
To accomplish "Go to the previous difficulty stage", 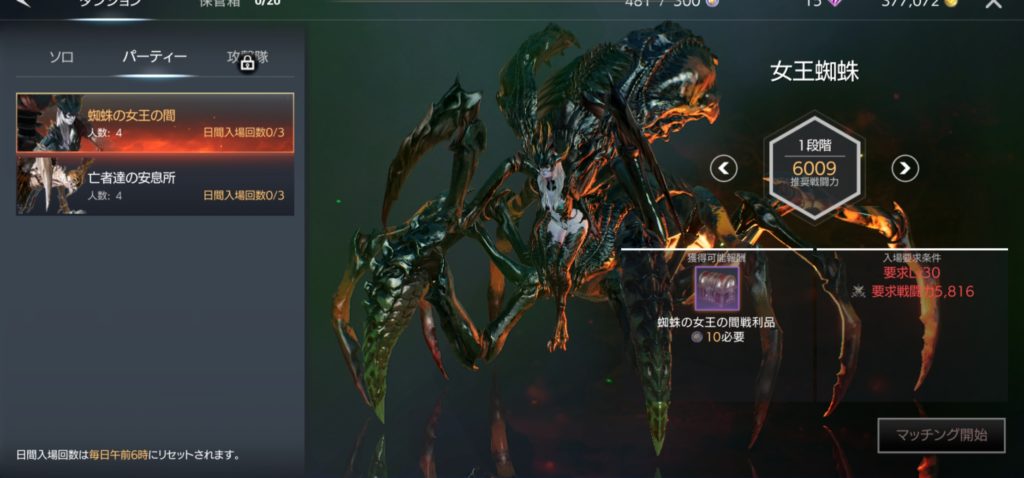I will (x=724, y=168).
